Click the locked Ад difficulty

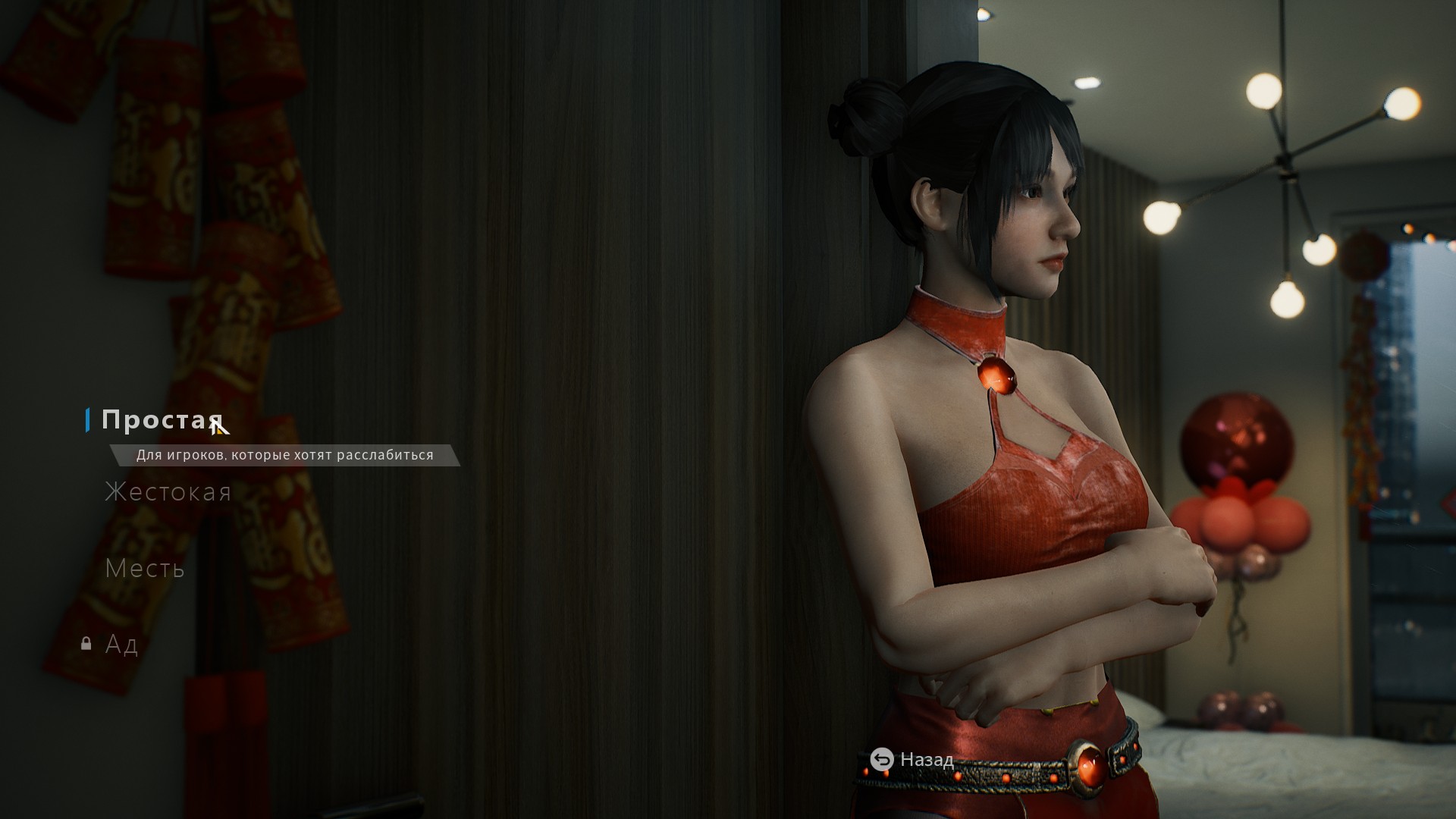[121, 644]
